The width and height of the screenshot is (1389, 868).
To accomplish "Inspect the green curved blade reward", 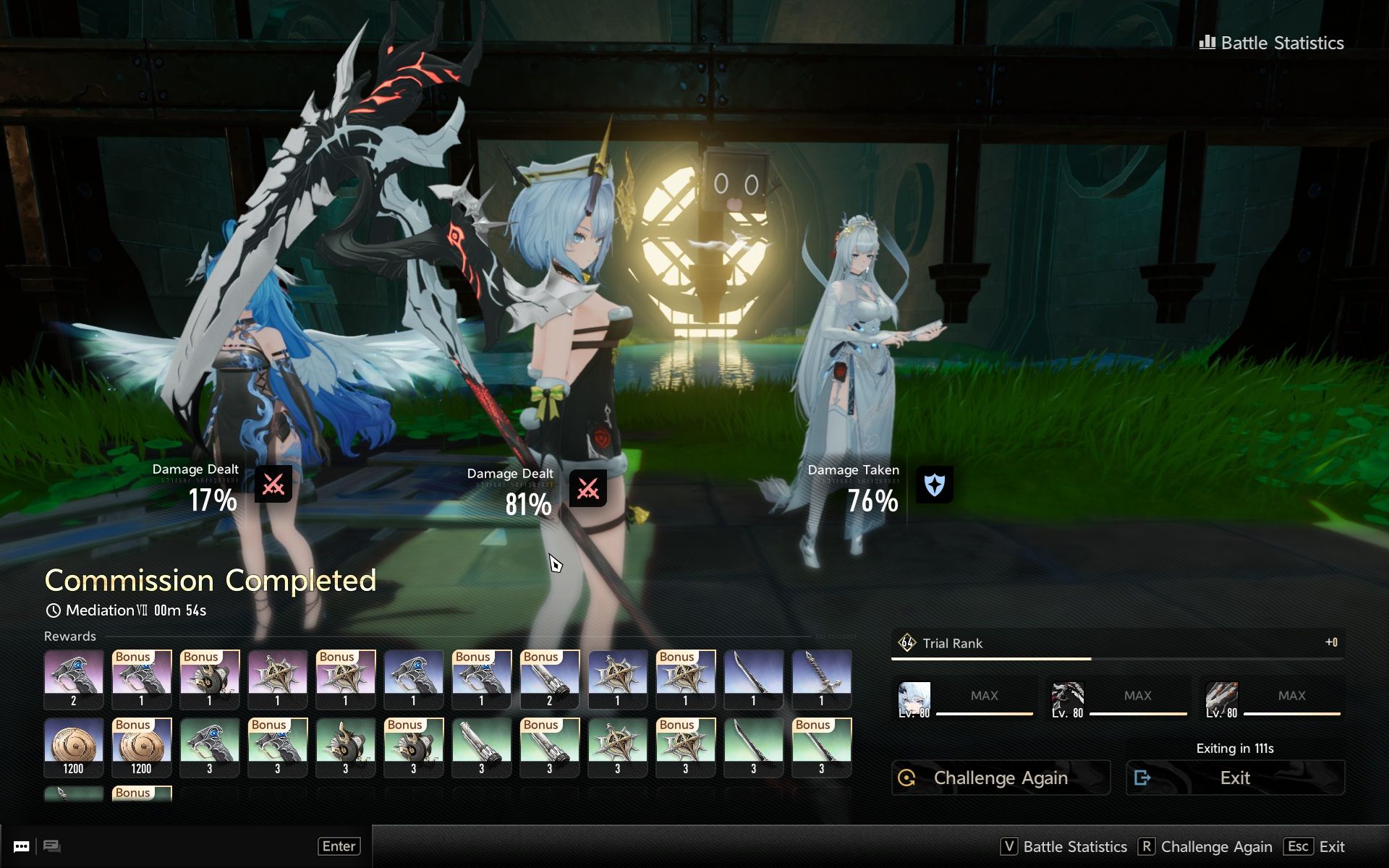I will point(753,746).
